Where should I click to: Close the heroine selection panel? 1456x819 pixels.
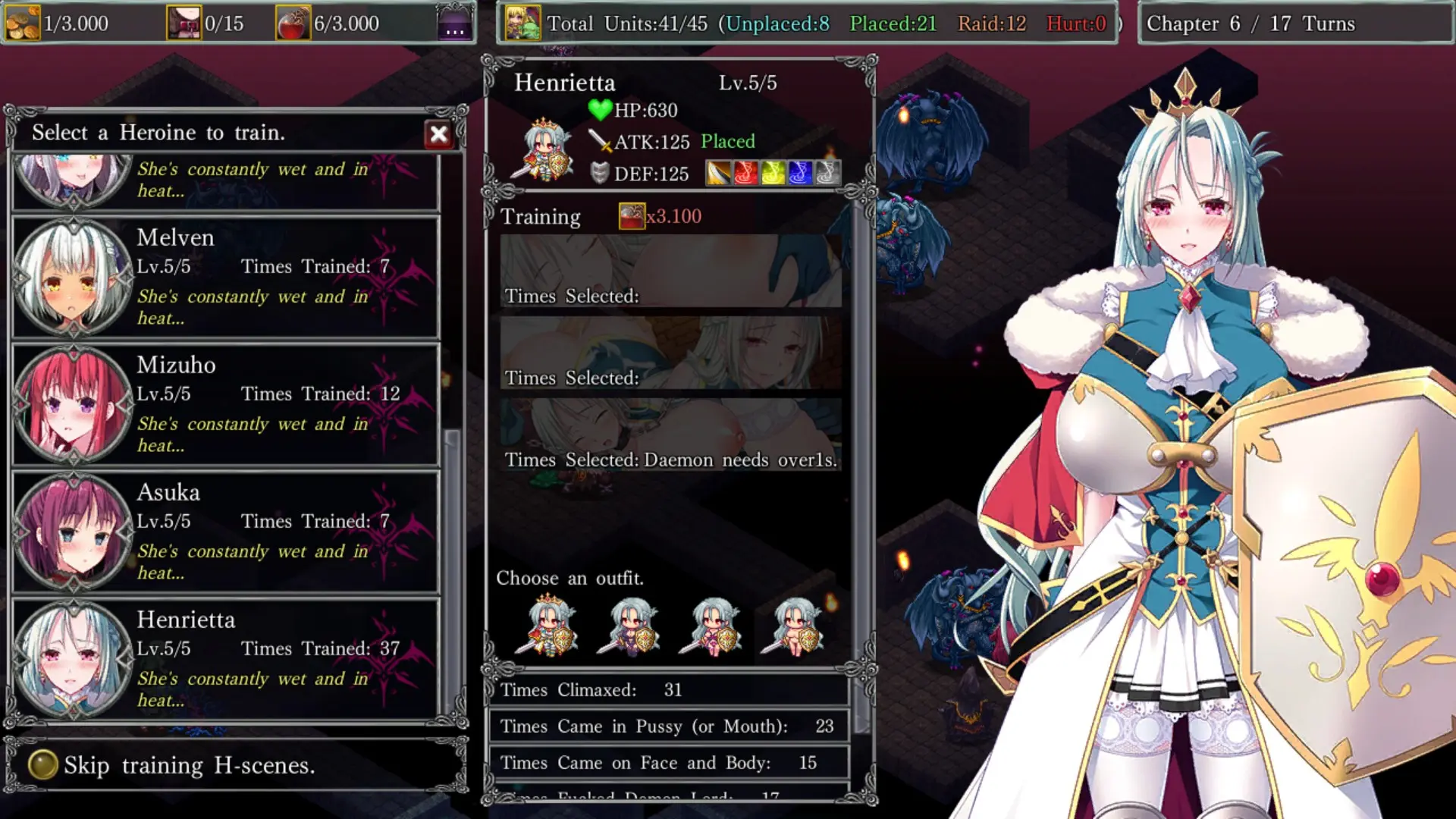(x=438, y=135)
